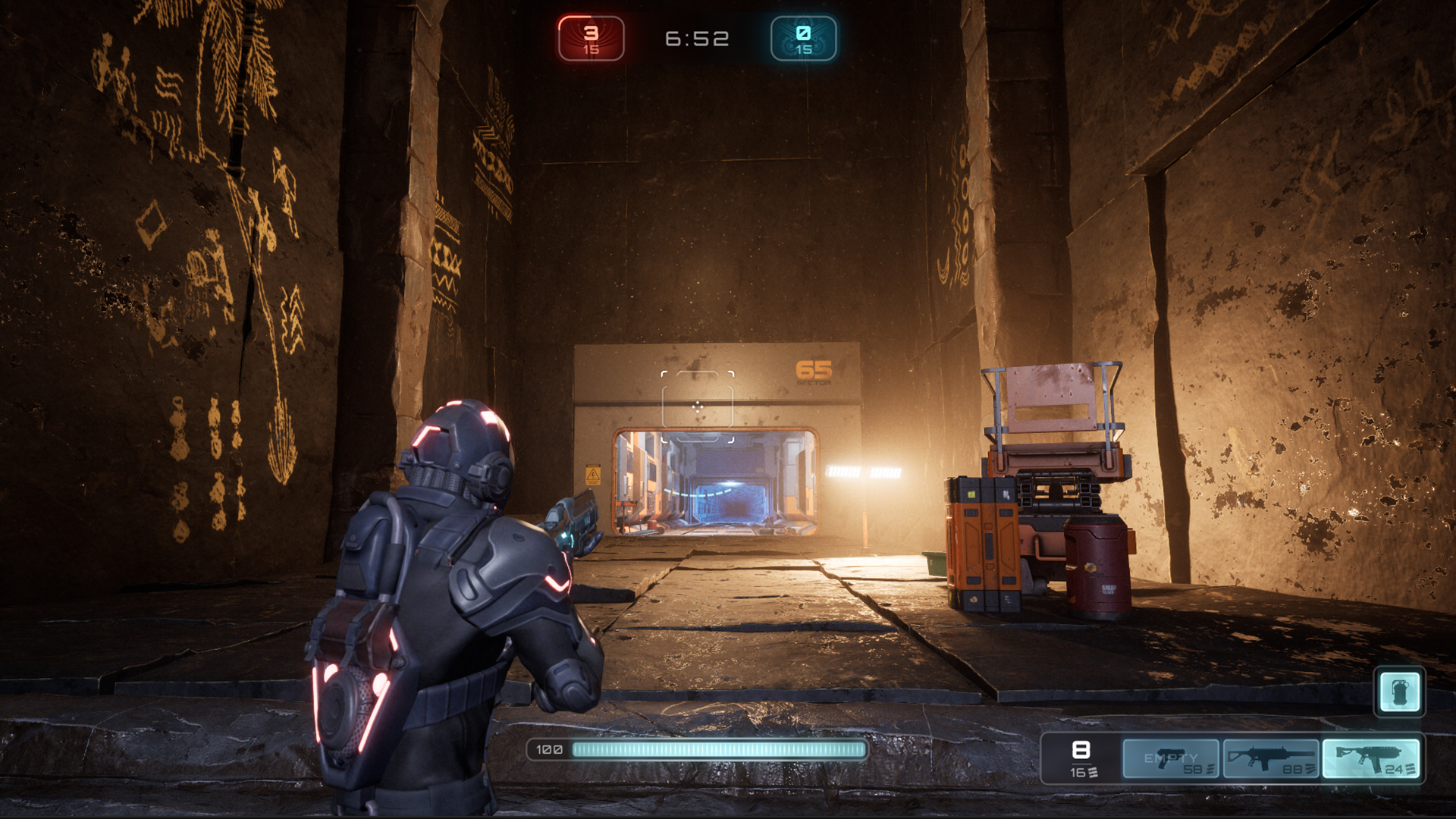This screenshot has width=1456, height=819.
Task: Click the cyan score showing 0 of 15
Action: (x=804, y=36)
